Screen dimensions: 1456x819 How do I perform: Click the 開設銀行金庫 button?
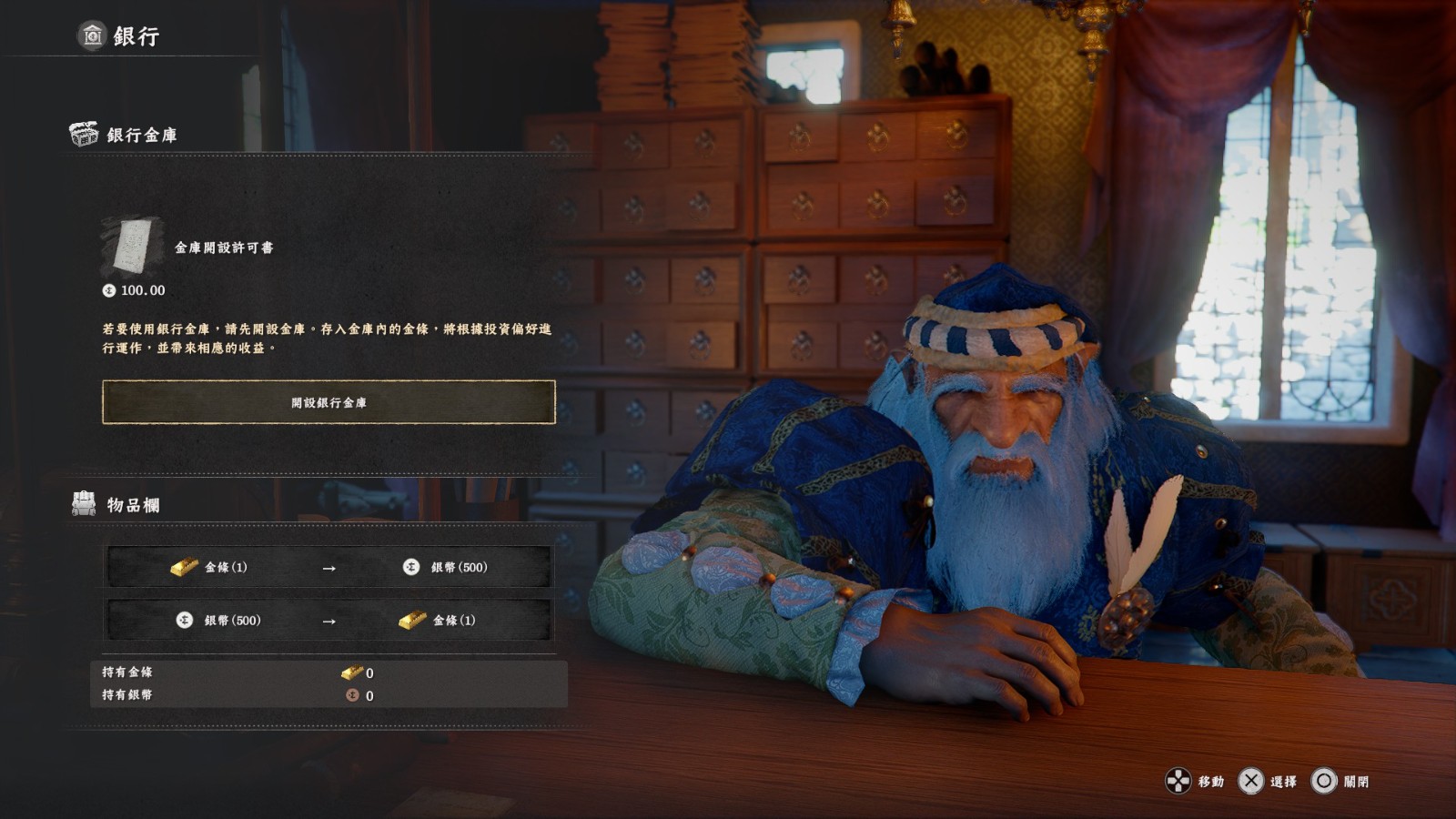pyautogui.click(x=329, y=402)
